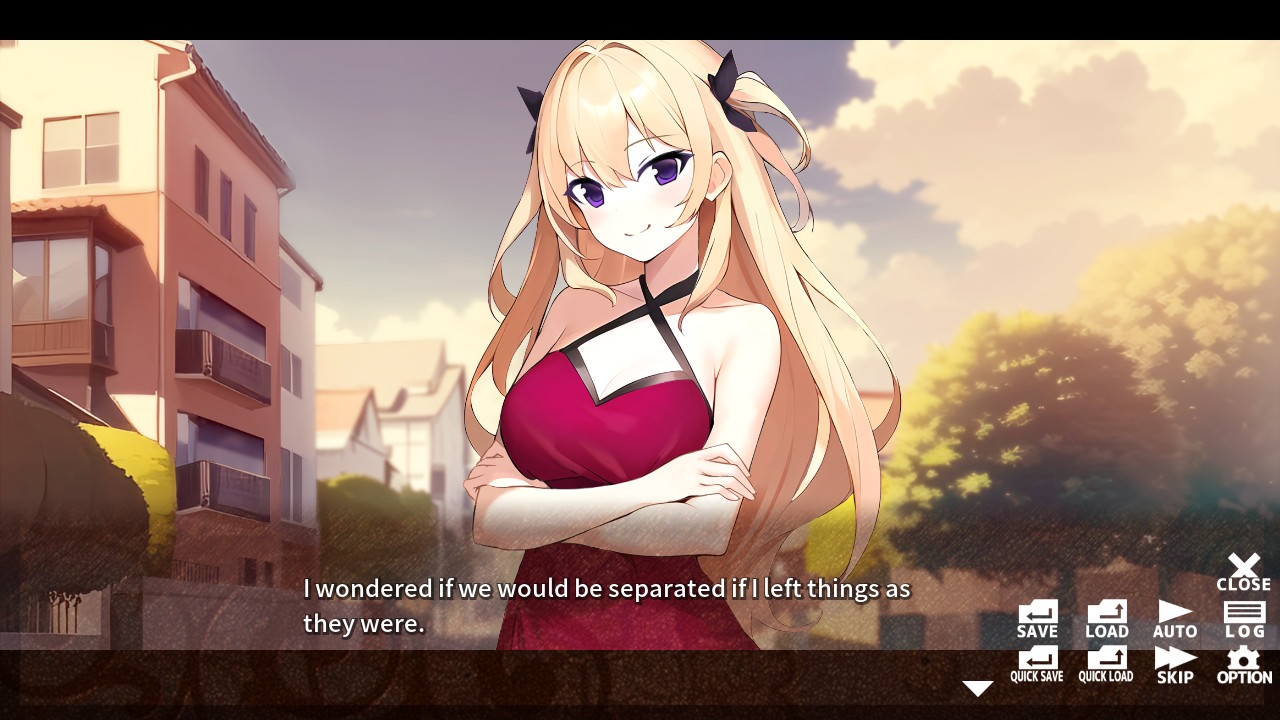
Task: Select the AUTO play triangle icon
Action: pyautogui.click(x=1175, y=617)
